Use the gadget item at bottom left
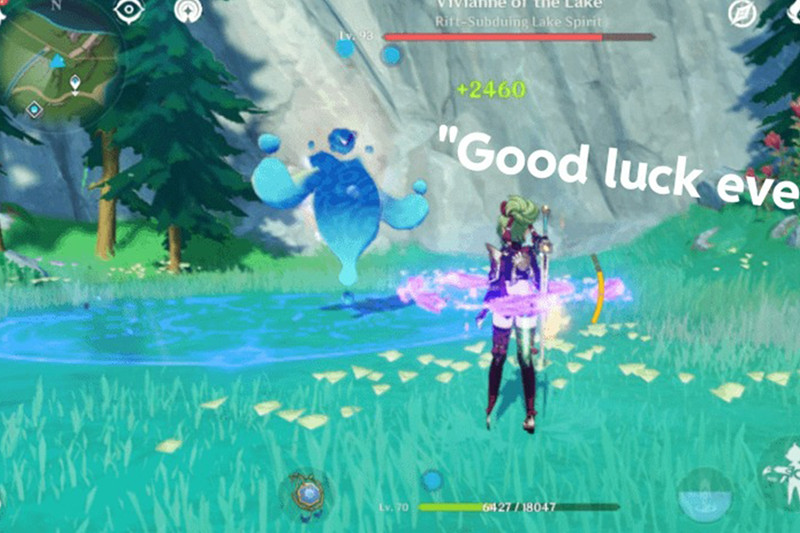Viewport: 800px width, 533px height. [306, 491]
